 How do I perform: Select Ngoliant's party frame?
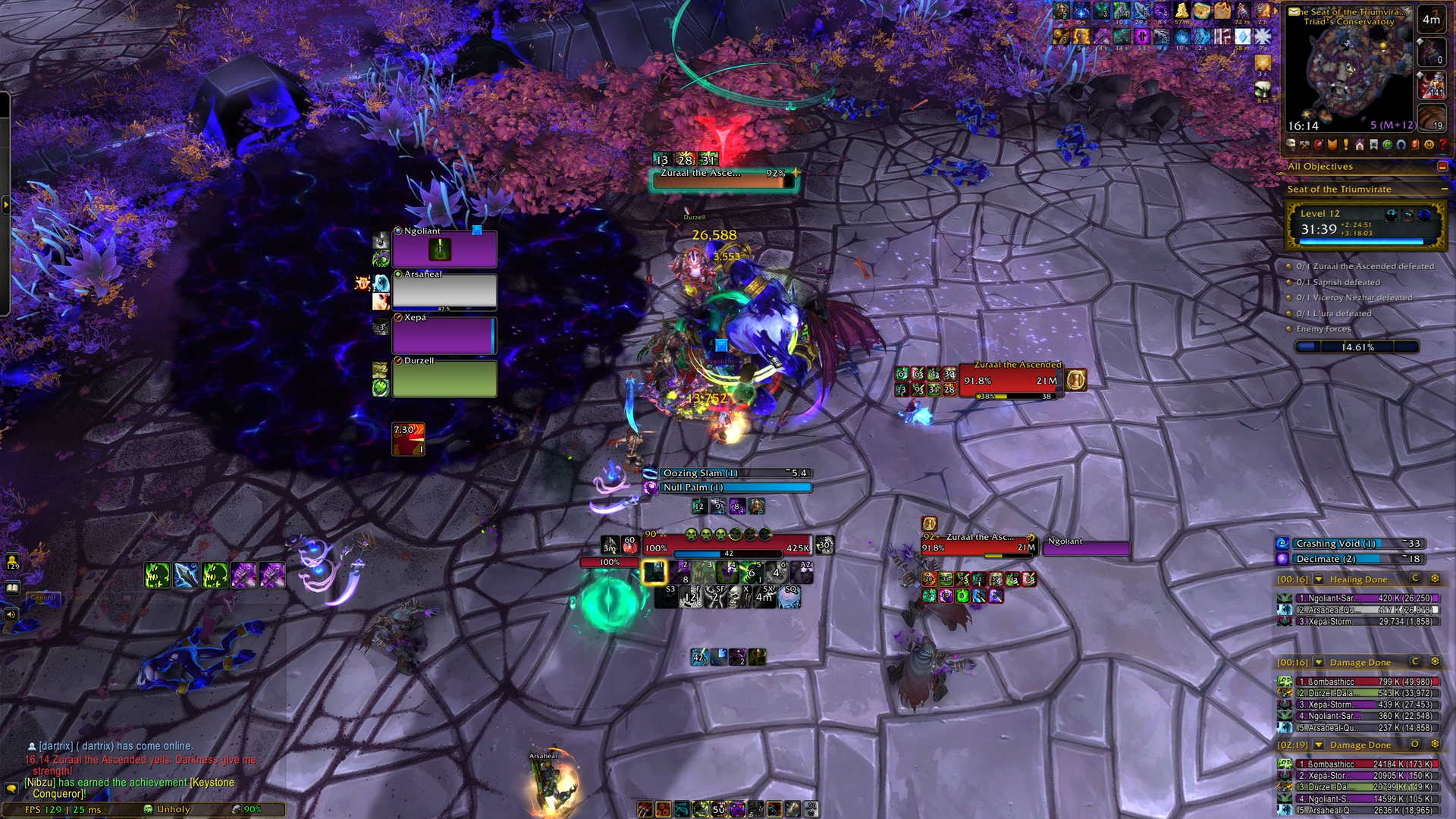point(444,249)
